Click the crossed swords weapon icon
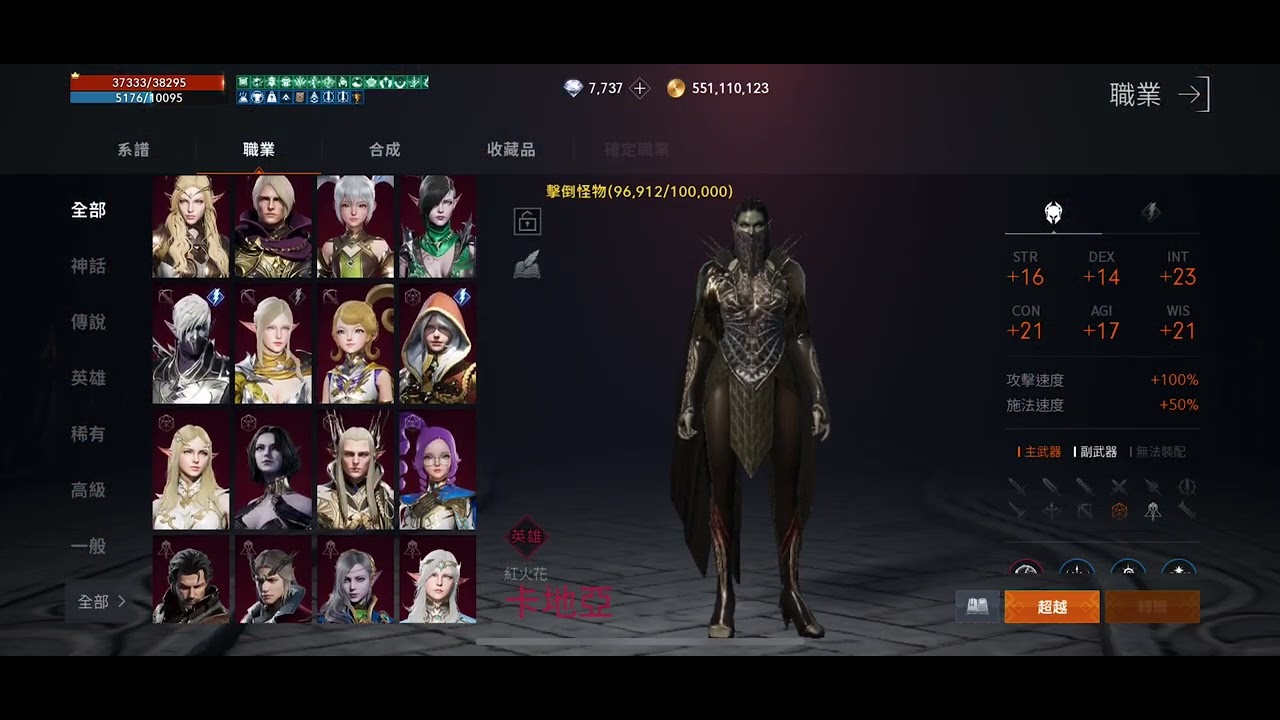Viewport: 1280px width, 720px height. [1116, 487]
